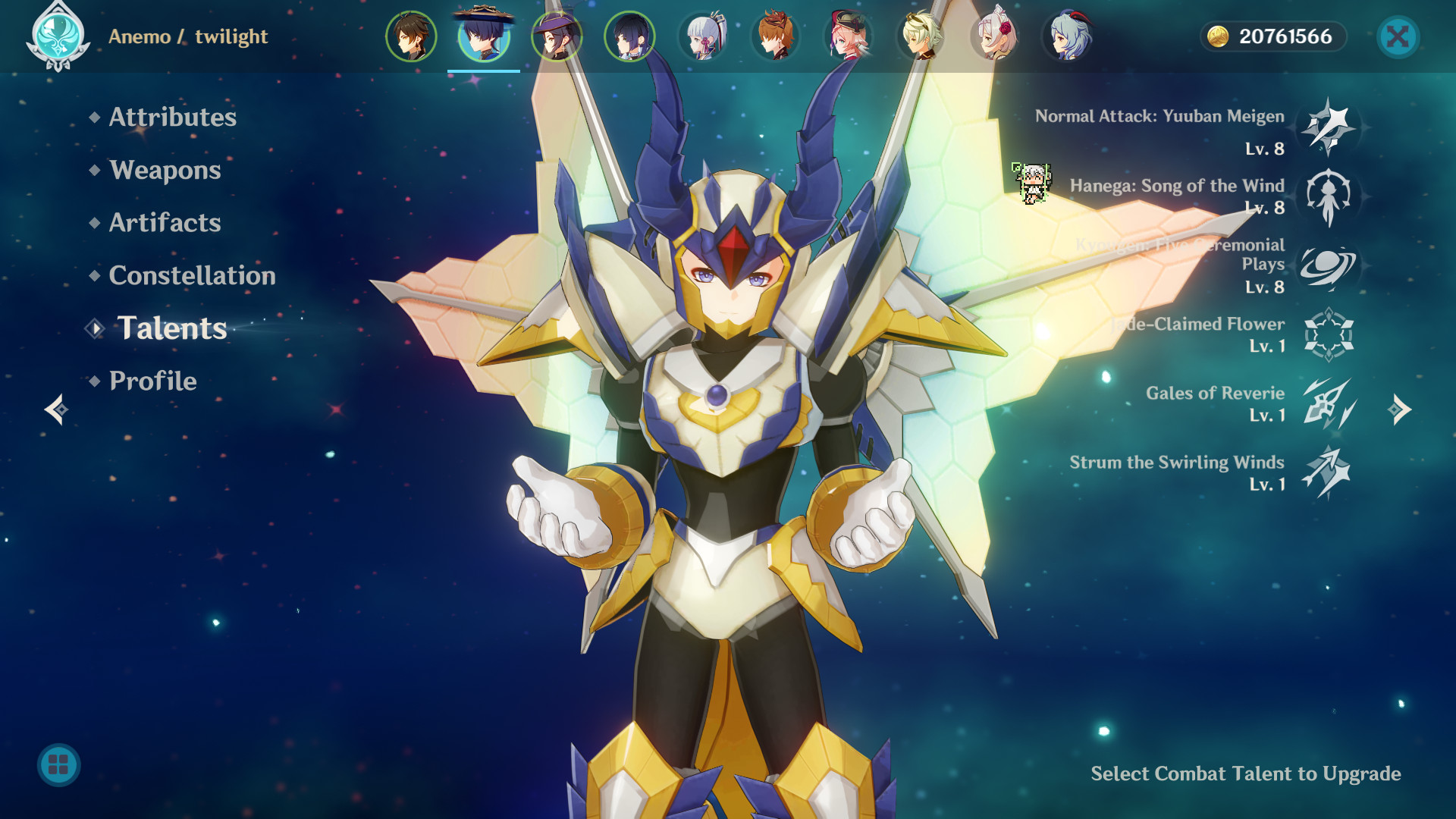Switch to the Attributes tab
The height and width of the screenshot is (819, 1456).
coord(171,118)
